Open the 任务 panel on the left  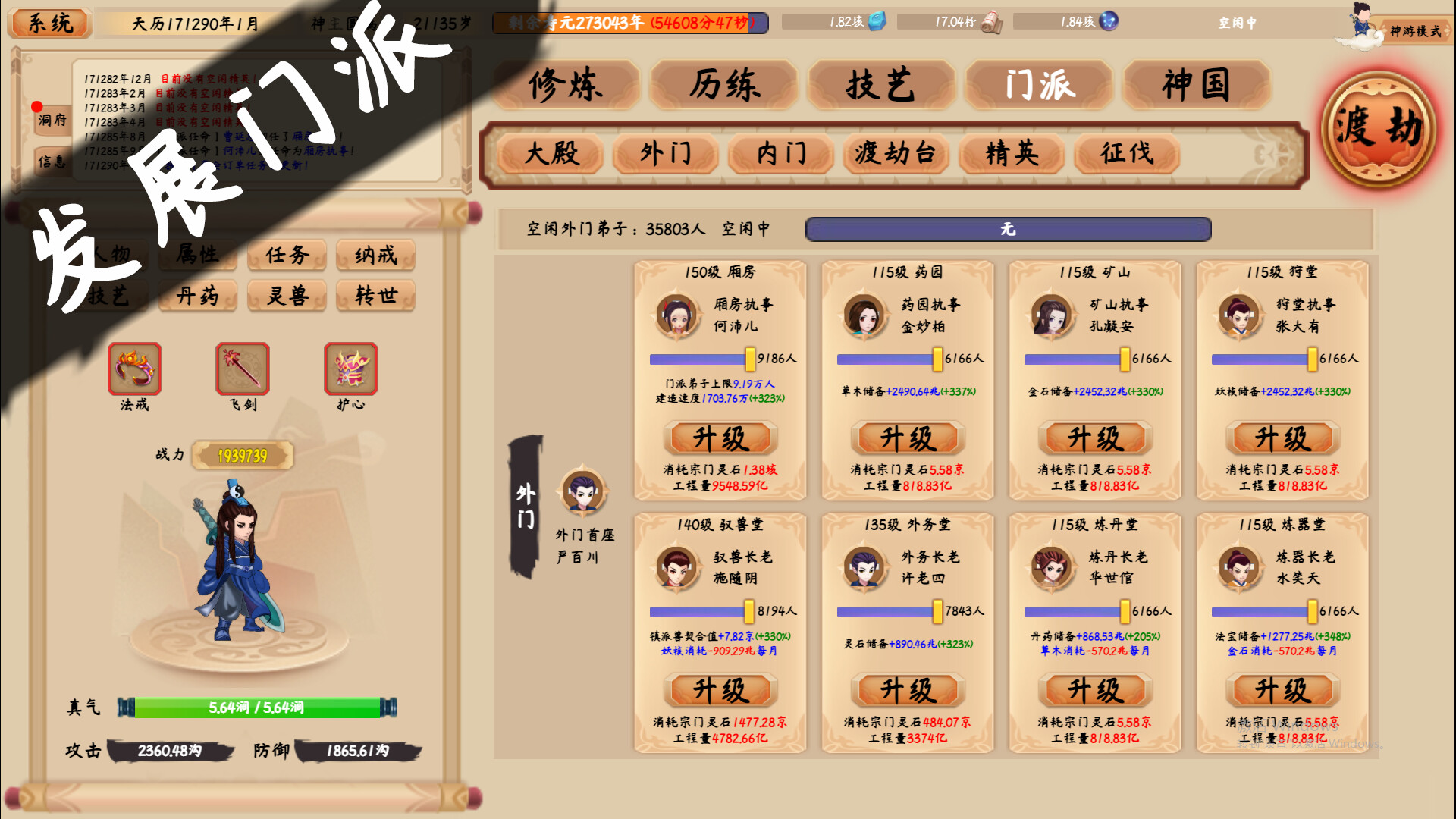tap(287, 256)
